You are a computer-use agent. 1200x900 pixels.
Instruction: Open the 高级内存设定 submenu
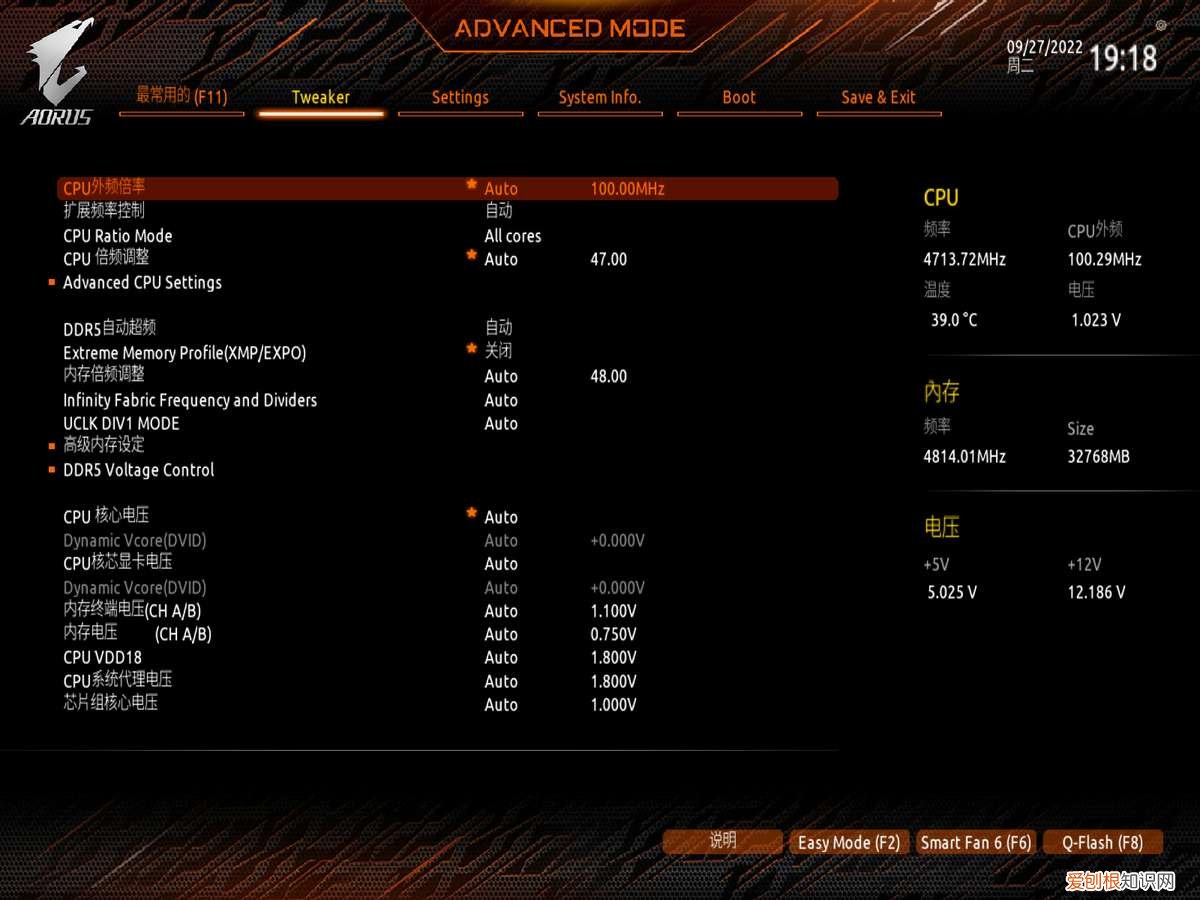(x=104, y=446)
